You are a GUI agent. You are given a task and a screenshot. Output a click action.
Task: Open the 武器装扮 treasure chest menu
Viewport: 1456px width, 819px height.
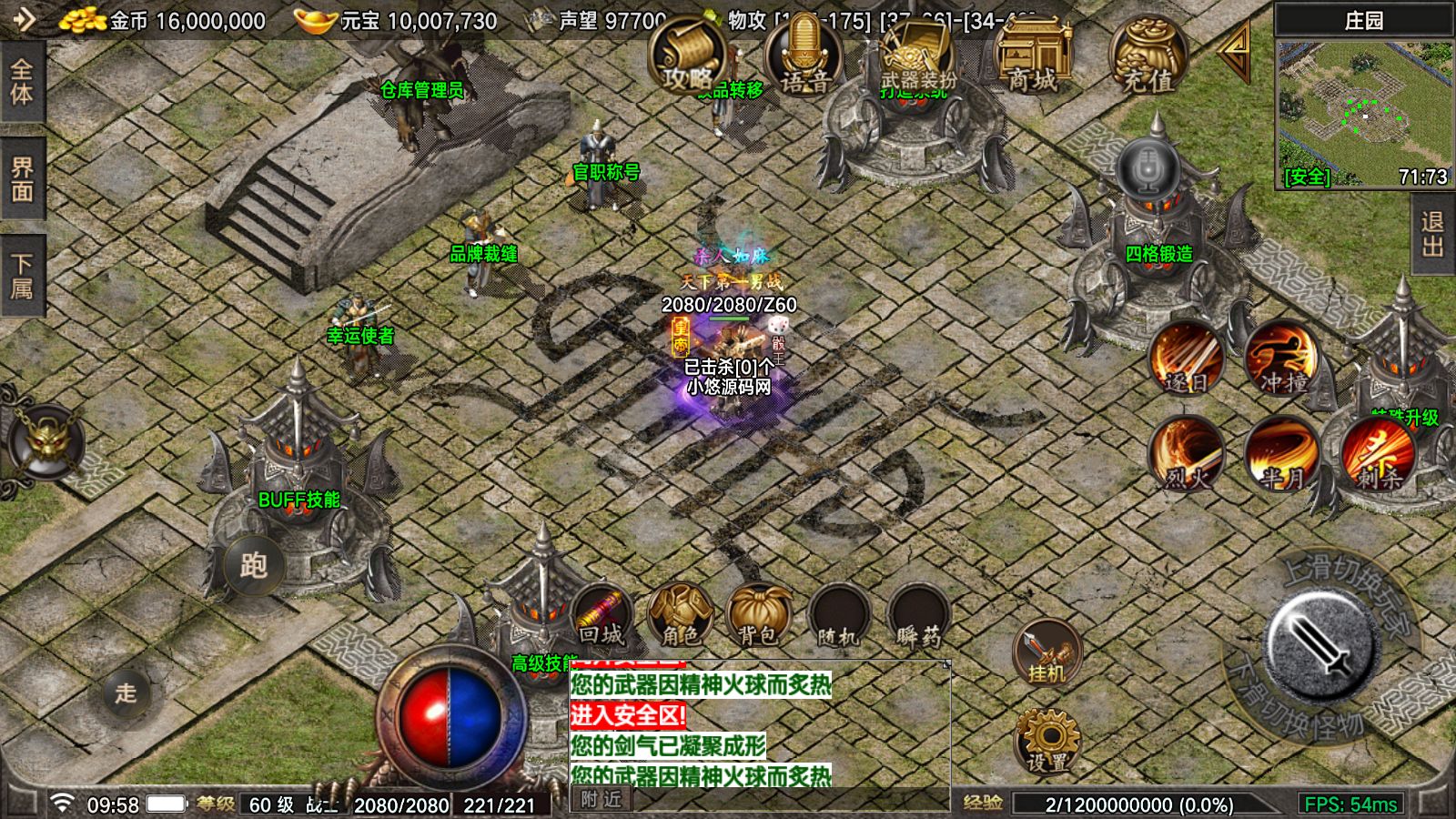pos(917,56)
